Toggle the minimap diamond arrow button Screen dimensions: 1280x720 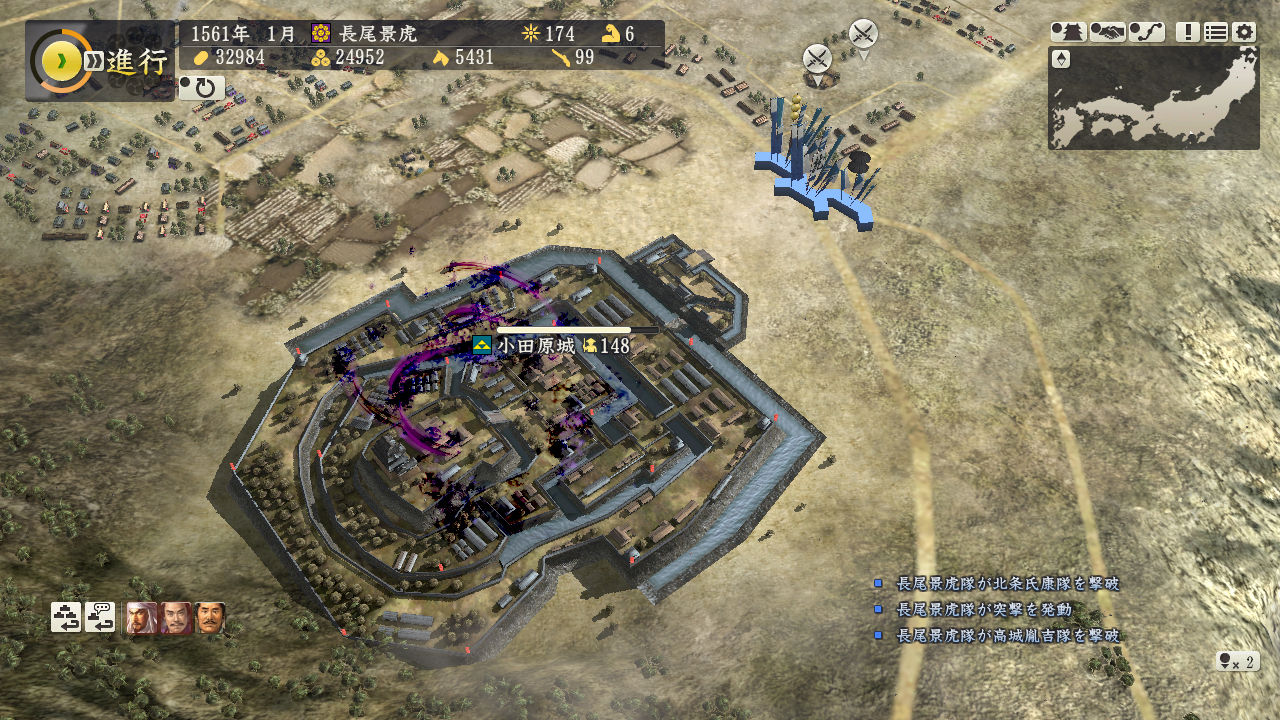coord(1061,59)
